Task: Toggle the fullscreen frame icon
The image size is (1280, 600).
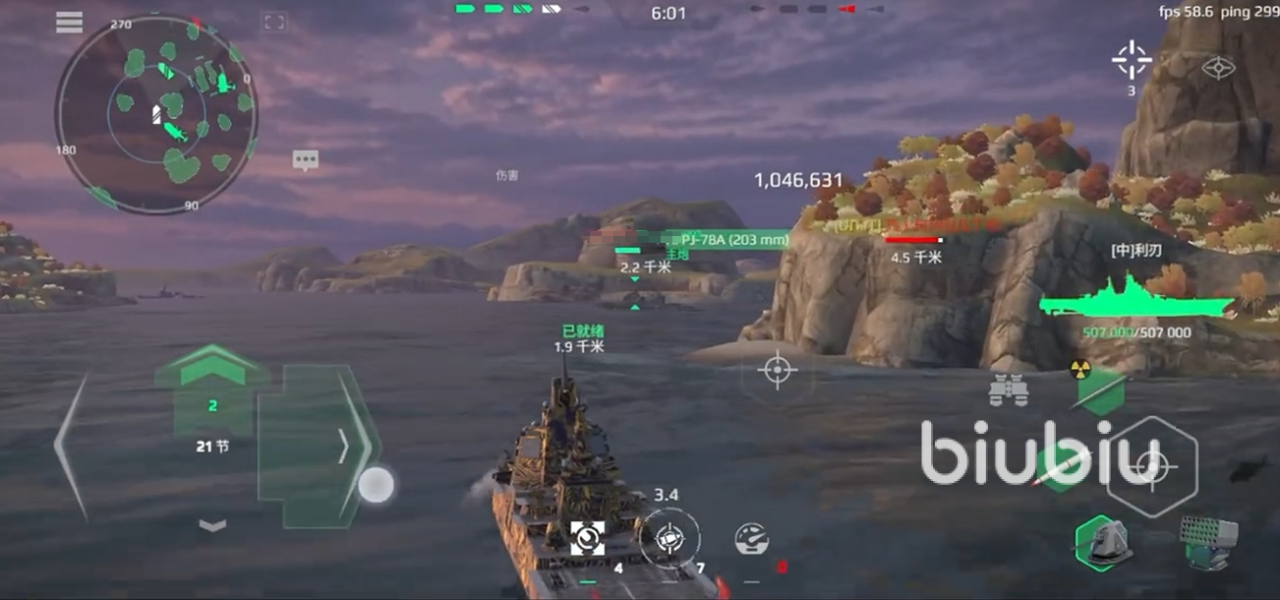Action: (273, 22)
